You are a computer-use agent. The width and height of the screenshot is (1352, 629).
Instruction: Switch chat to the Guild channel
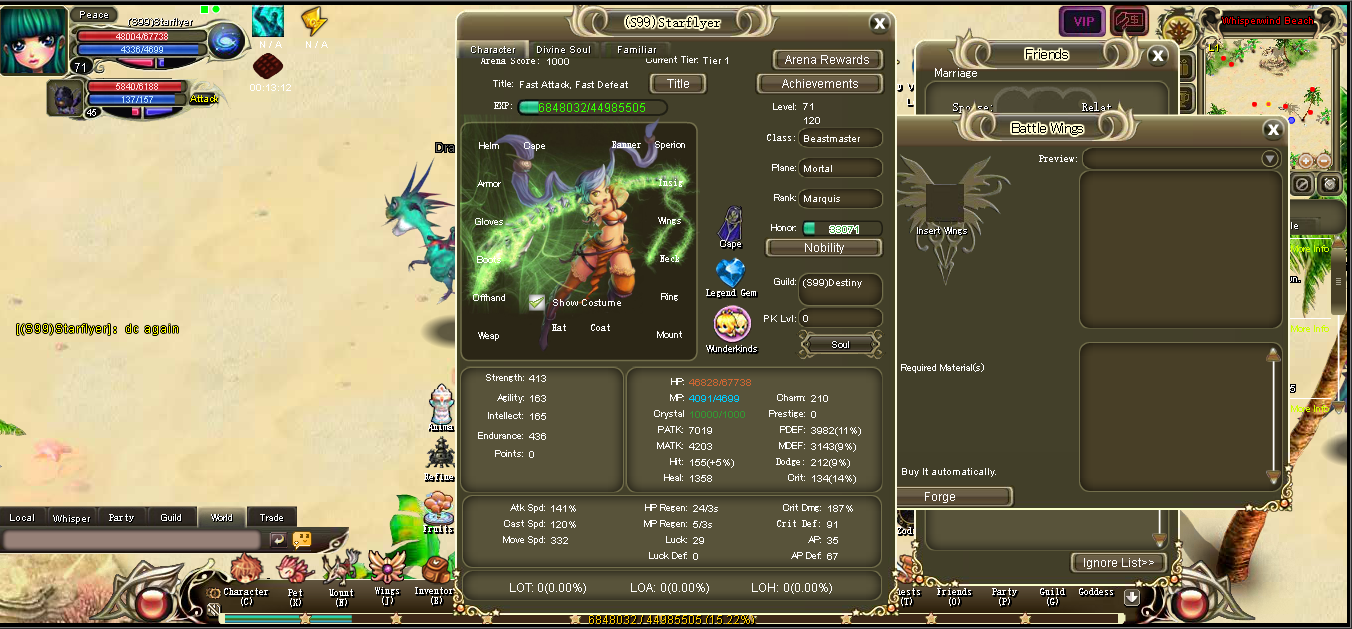pyautogui.click(x=171, y=518)
